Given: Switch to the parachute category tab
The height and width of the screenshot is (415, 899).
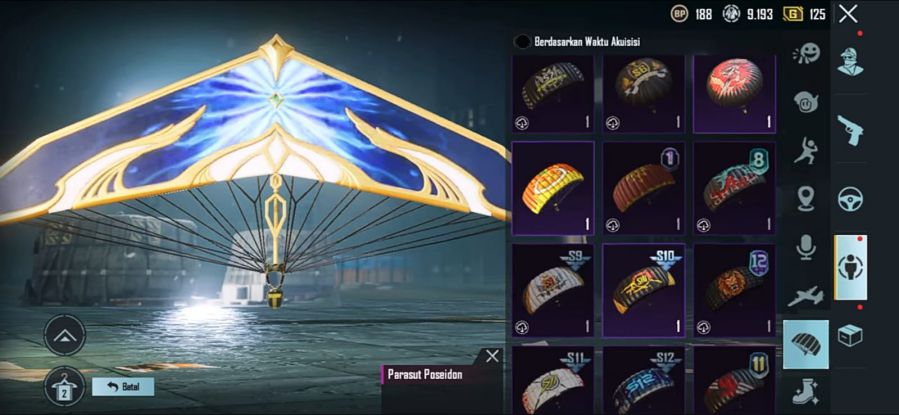Looking at the screenshot, I should coord(805,343).
